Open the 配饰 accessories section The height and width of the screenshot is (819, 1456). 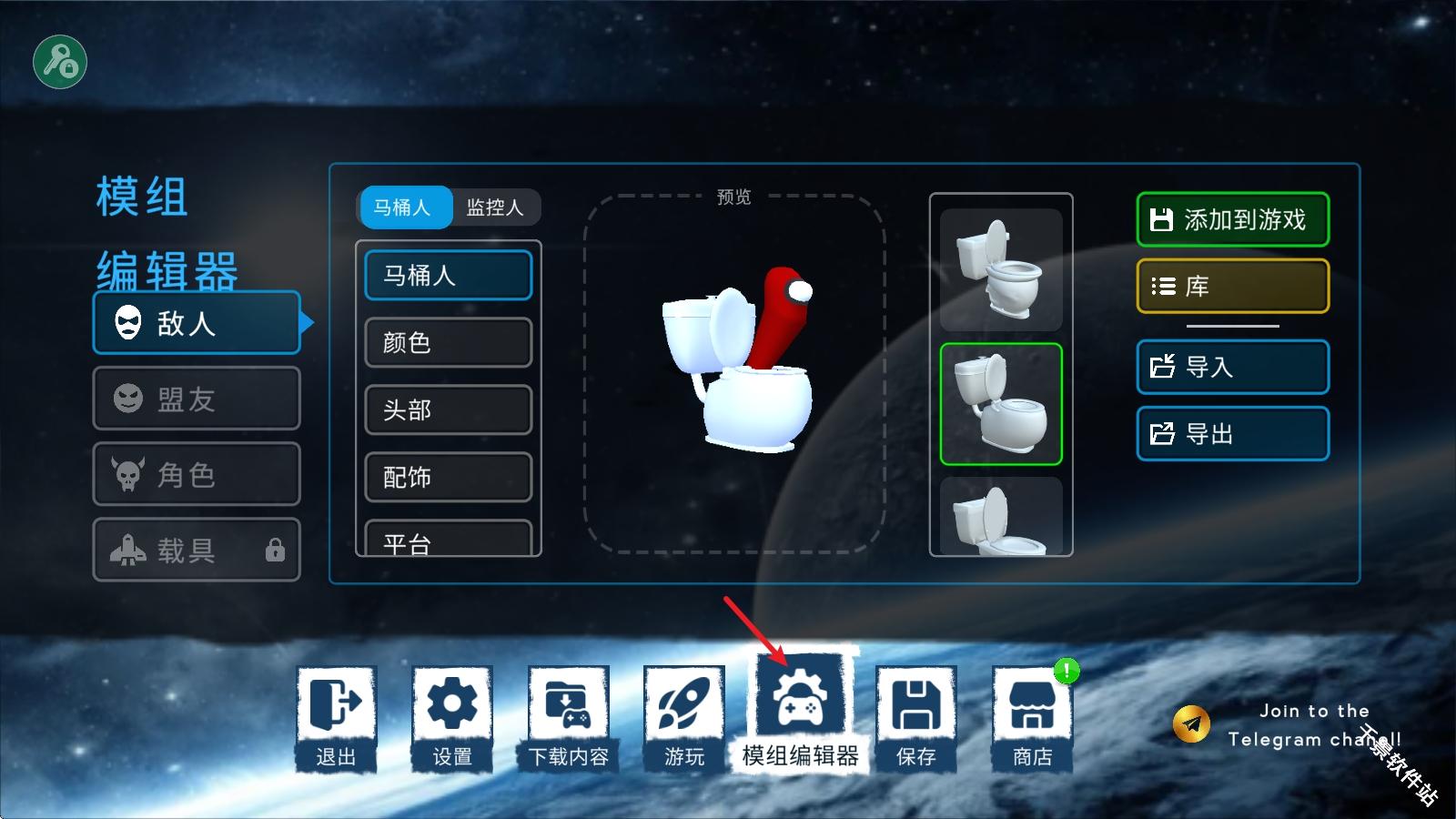448,478
